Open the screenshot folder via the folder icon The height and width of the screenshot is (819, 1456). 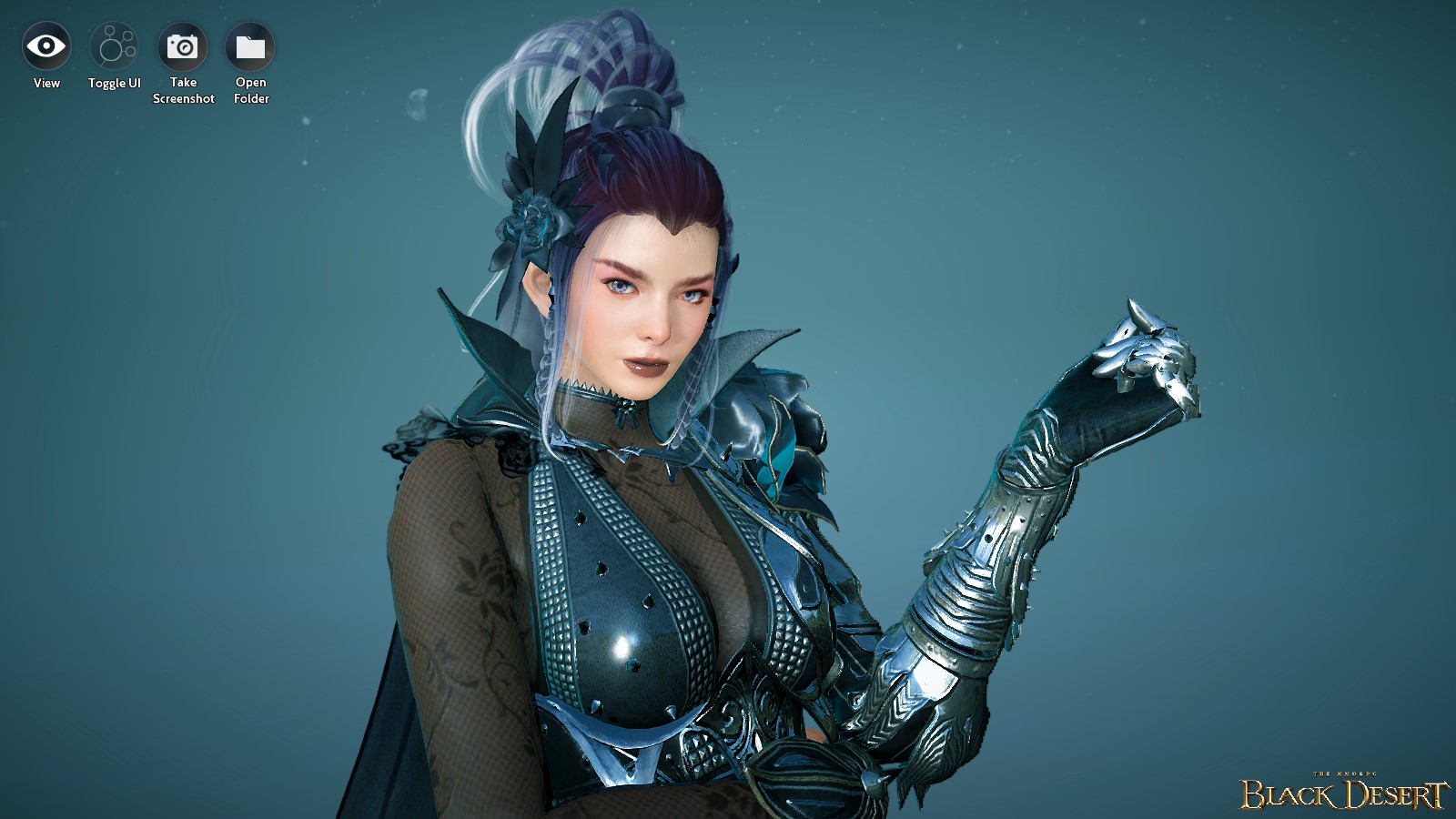(250, 47)
